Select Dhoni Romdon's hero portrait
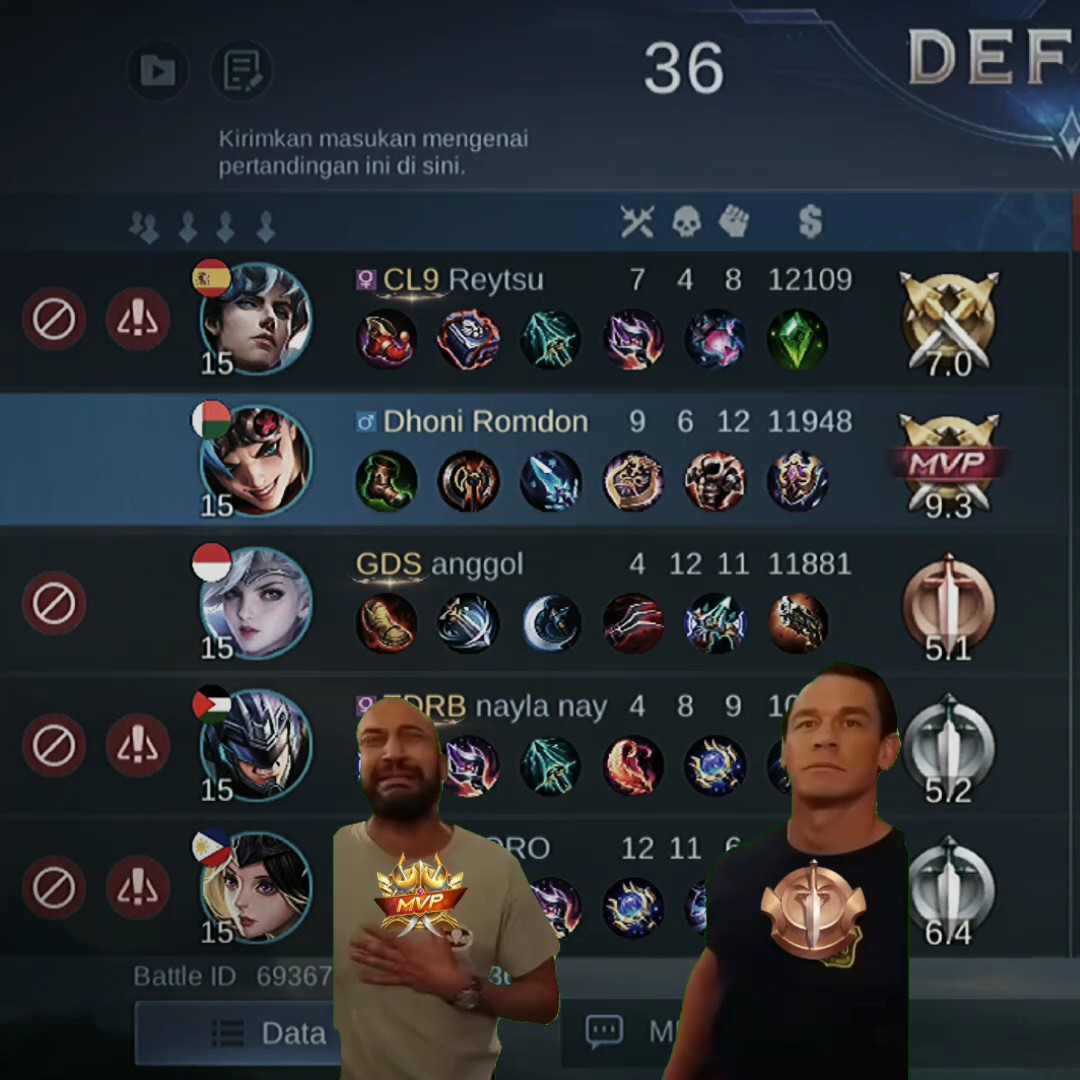 [256, 461]
